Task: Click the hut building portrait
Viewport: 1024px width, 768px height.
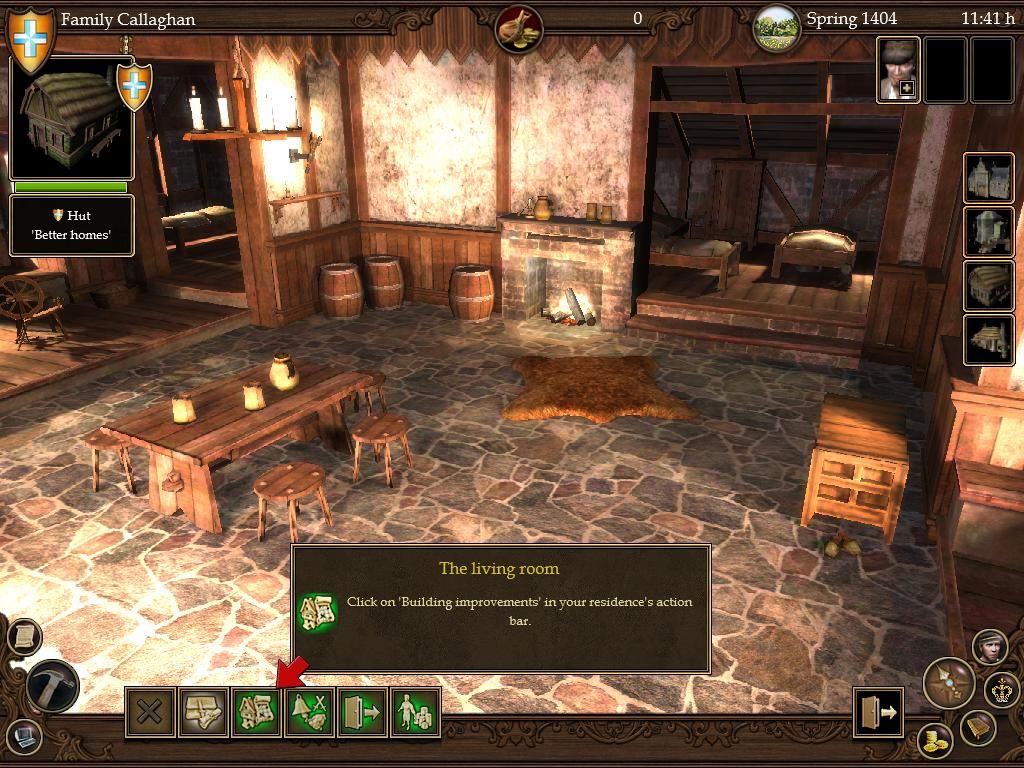Action: point(72,118)
